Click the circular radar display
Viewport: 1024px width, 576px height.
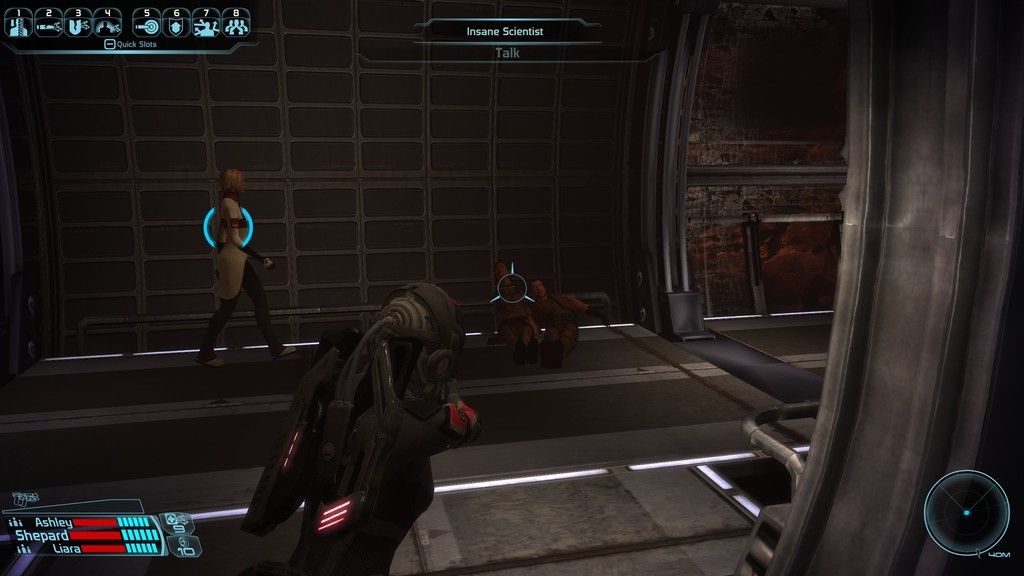point(966,512)
